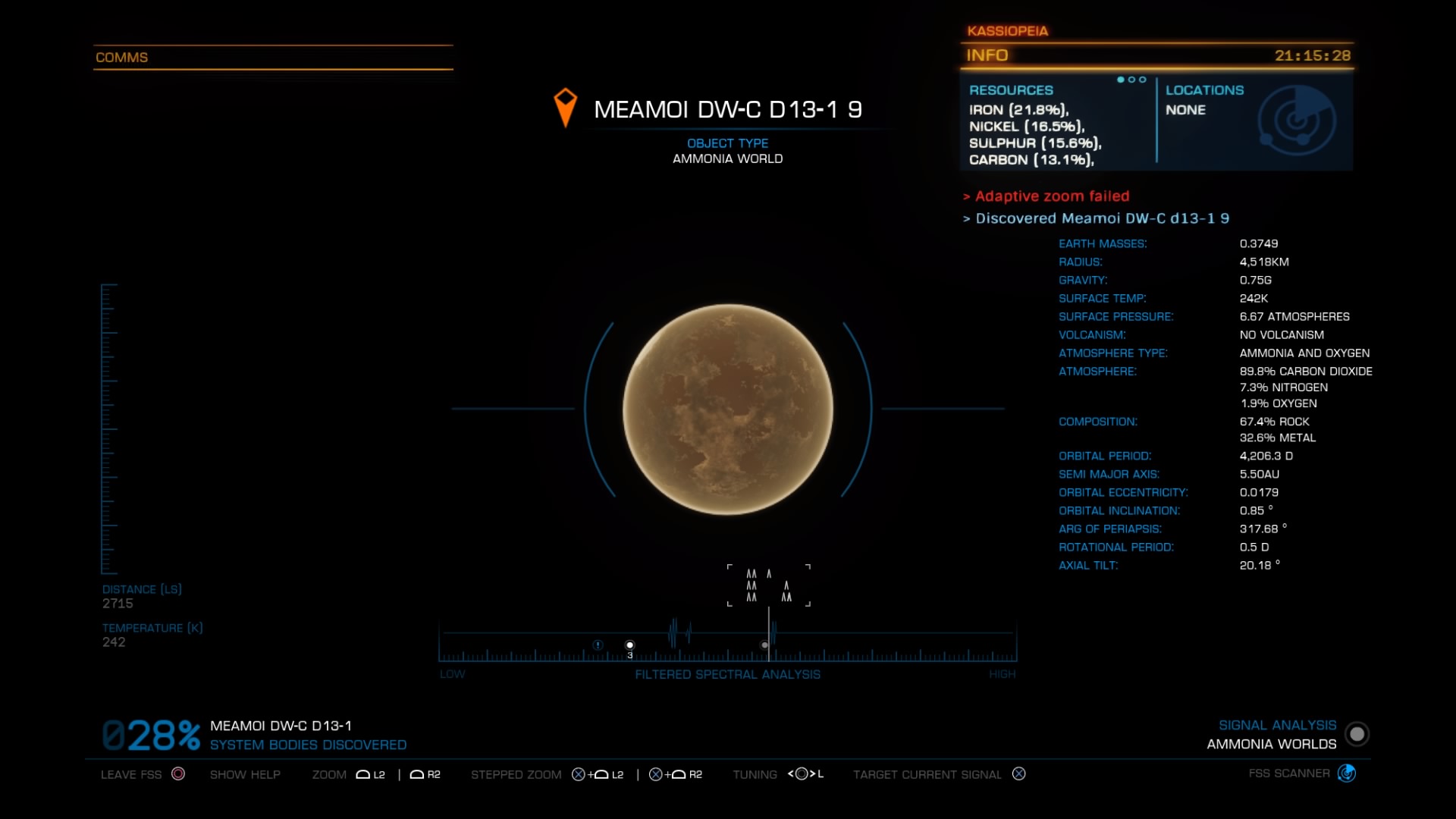1456x819 pixels.
Task: Activate the FSS Scanner icon
Action: click(1347, 773)
